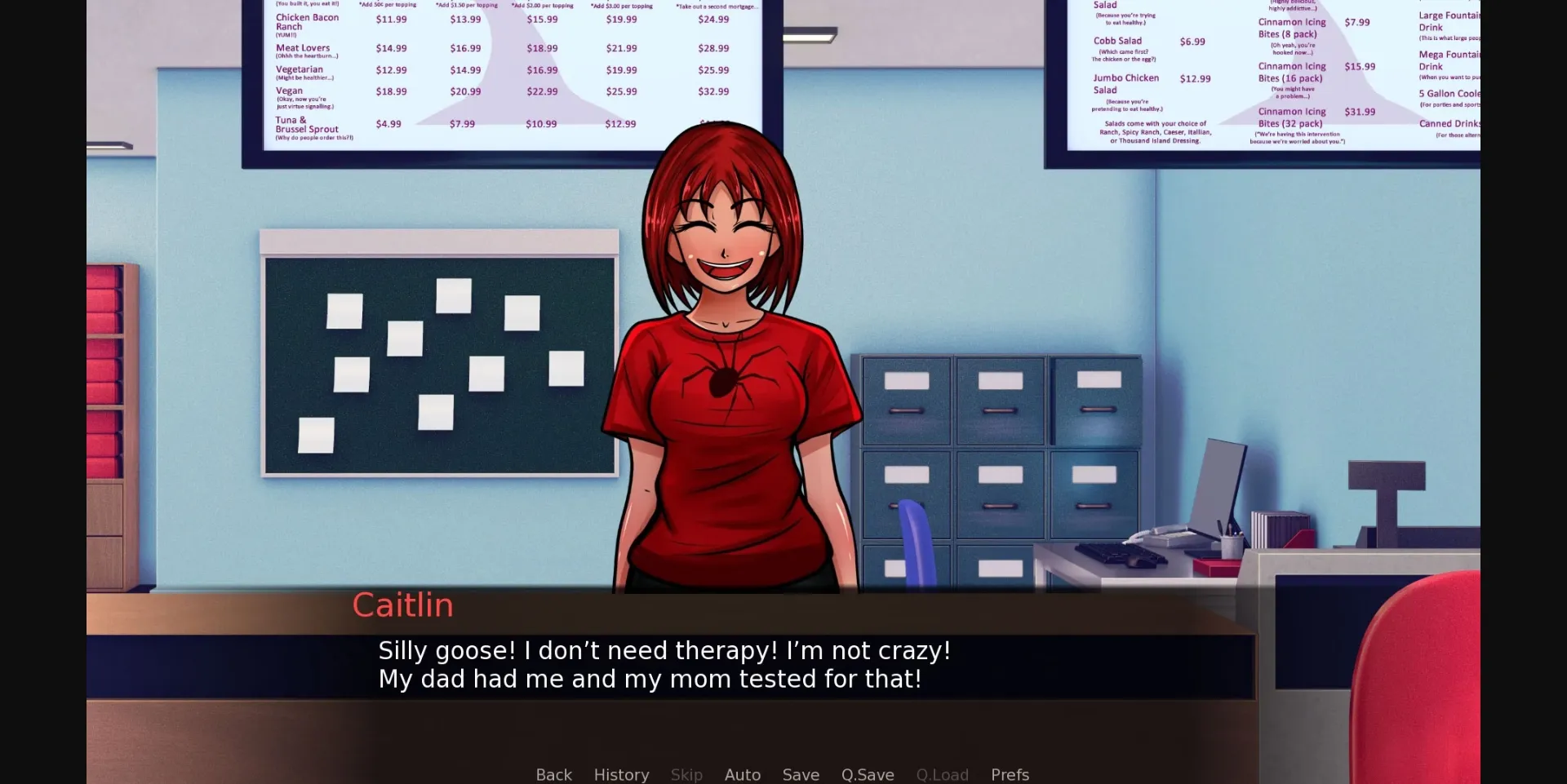Viewport: 1567px width, 784px height.
Task: Click Caitlin's name label
Action: [x=402, y=605]
